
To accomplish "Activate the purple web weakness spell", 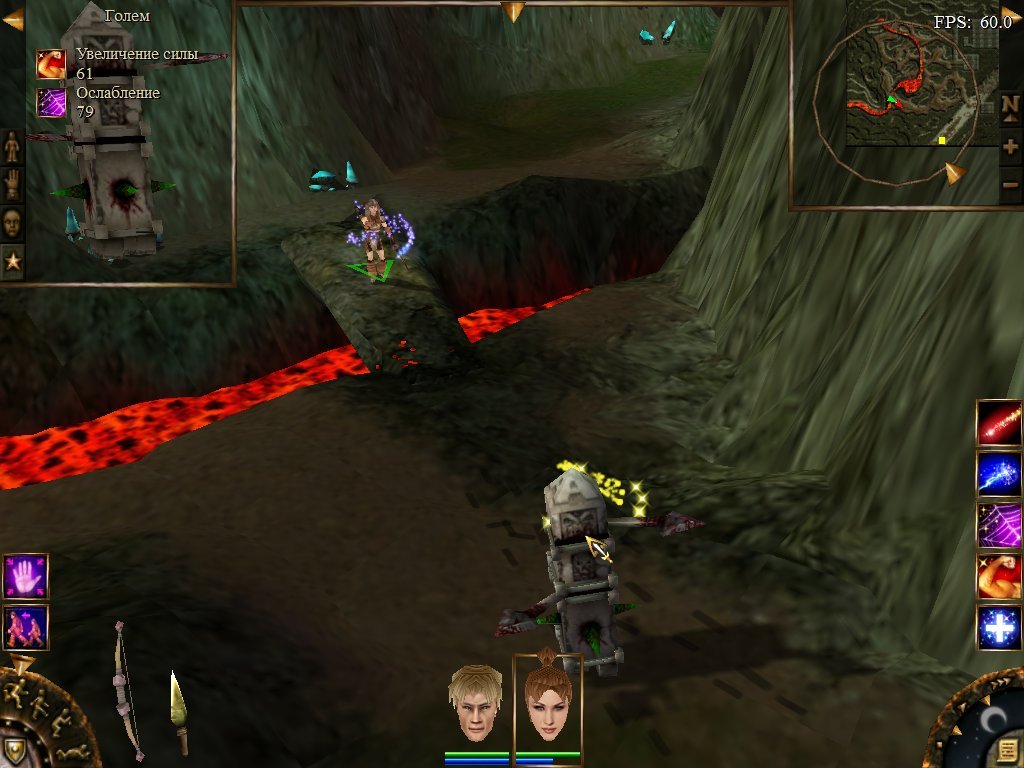I will [999, 525].
